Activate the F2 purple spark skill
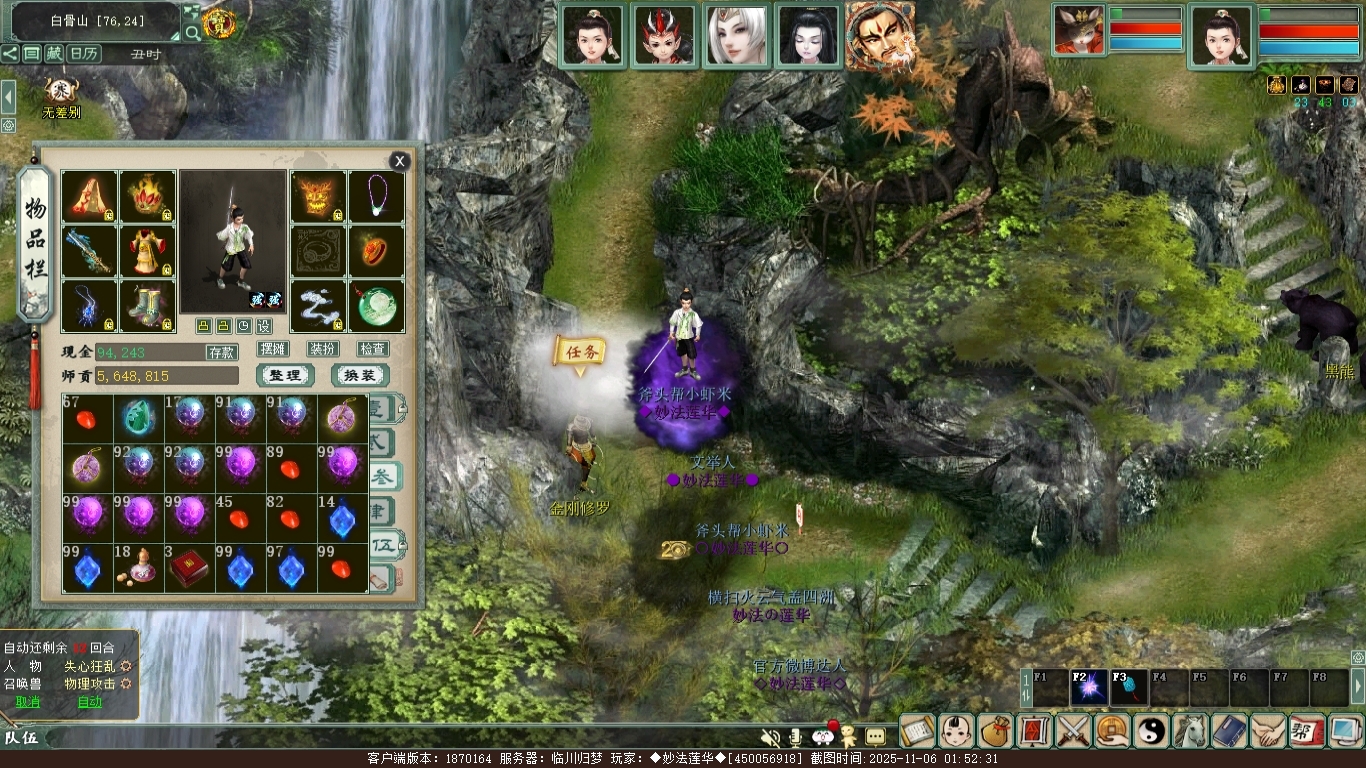The image size is (1366, 768). [1089, 688]
